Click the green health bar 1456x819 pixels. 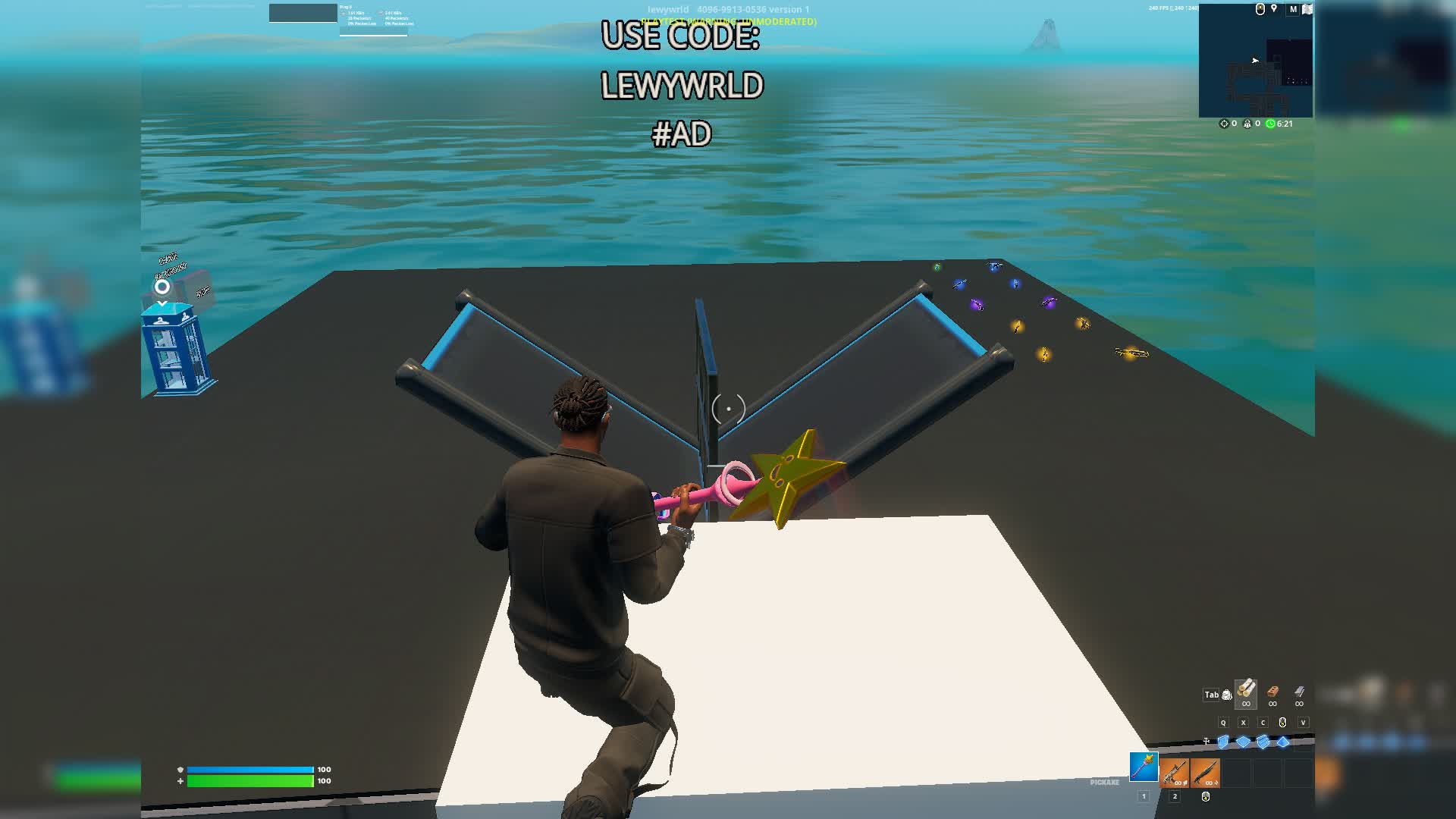(x=250, y=779)
